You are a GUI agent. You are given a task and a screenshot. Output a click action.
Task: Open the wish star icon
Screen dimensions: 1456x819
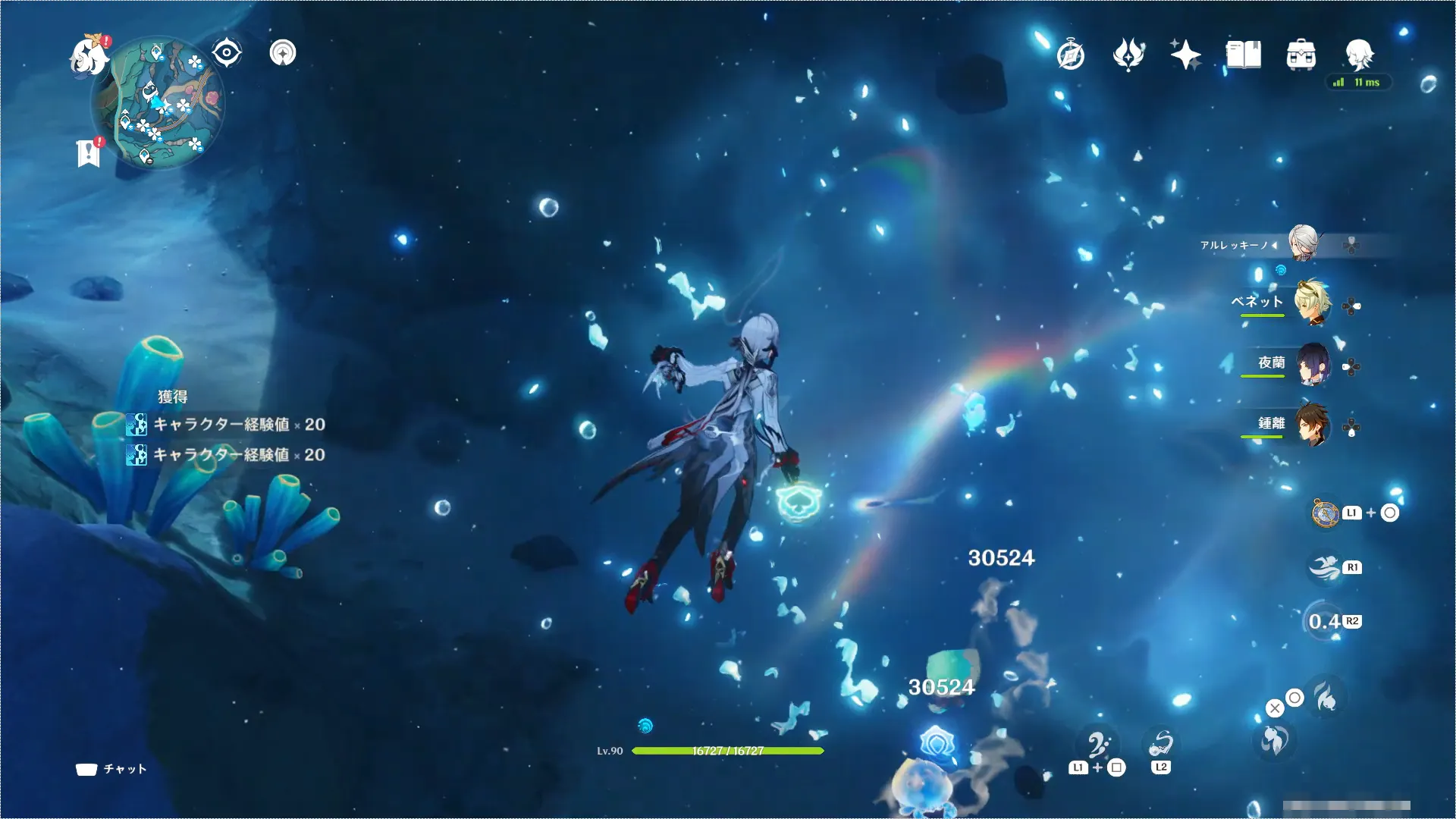coord(1185,55)
